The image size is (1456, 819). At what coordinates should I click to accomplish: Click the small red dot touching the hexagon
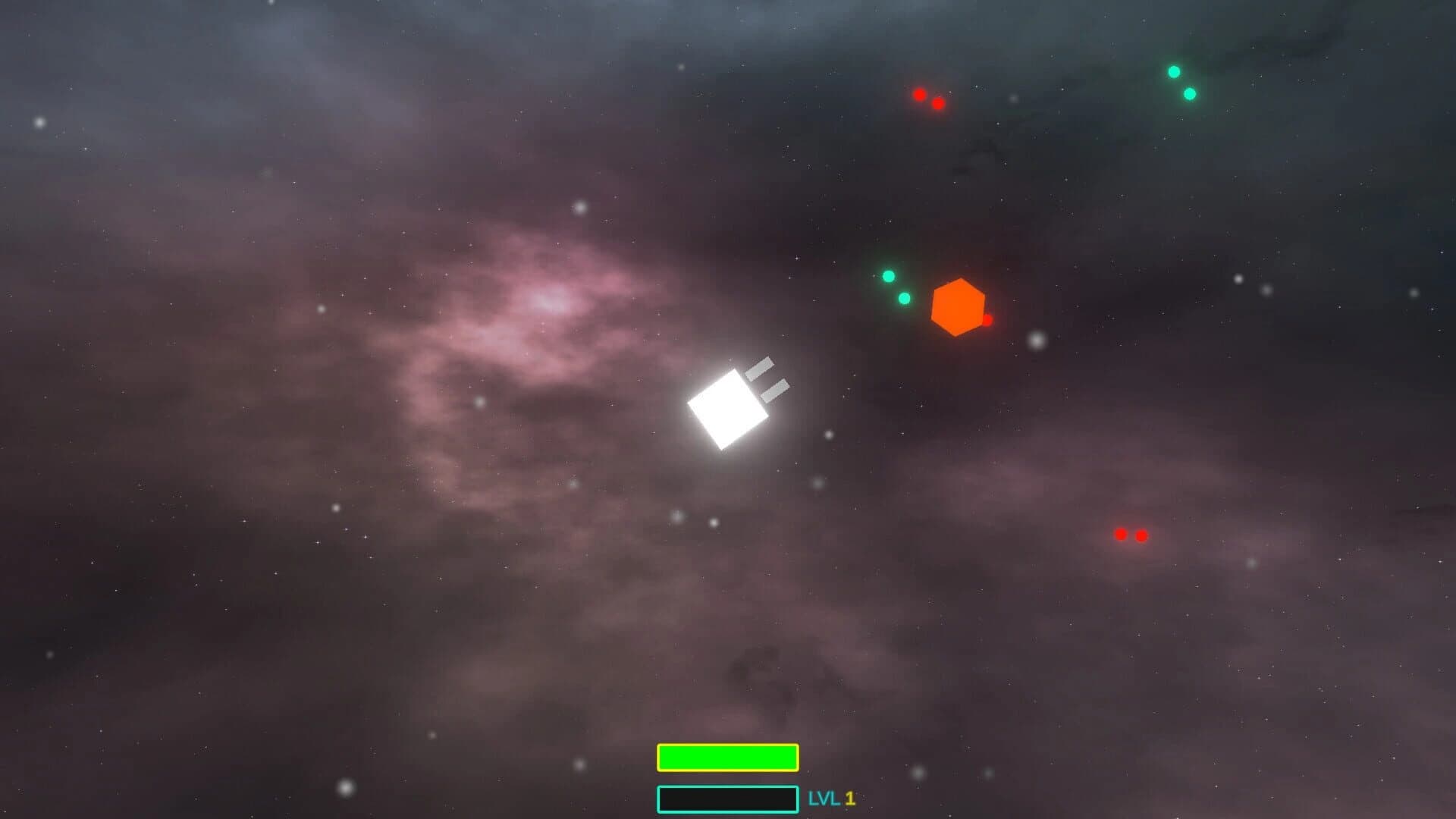[x=987, y=319]
